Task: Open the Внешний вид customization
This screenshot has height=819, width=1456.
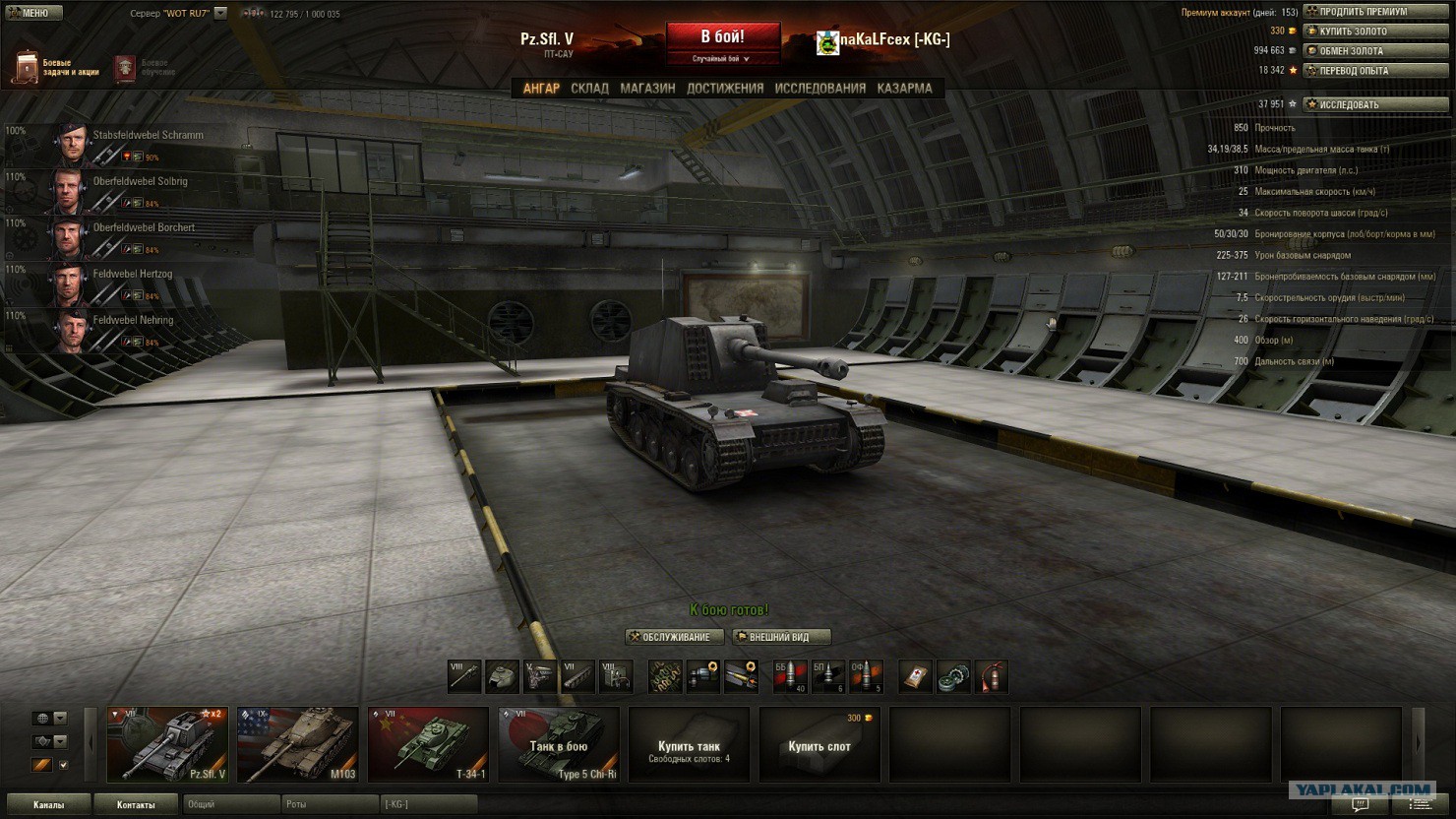Action: click(781, 637)
